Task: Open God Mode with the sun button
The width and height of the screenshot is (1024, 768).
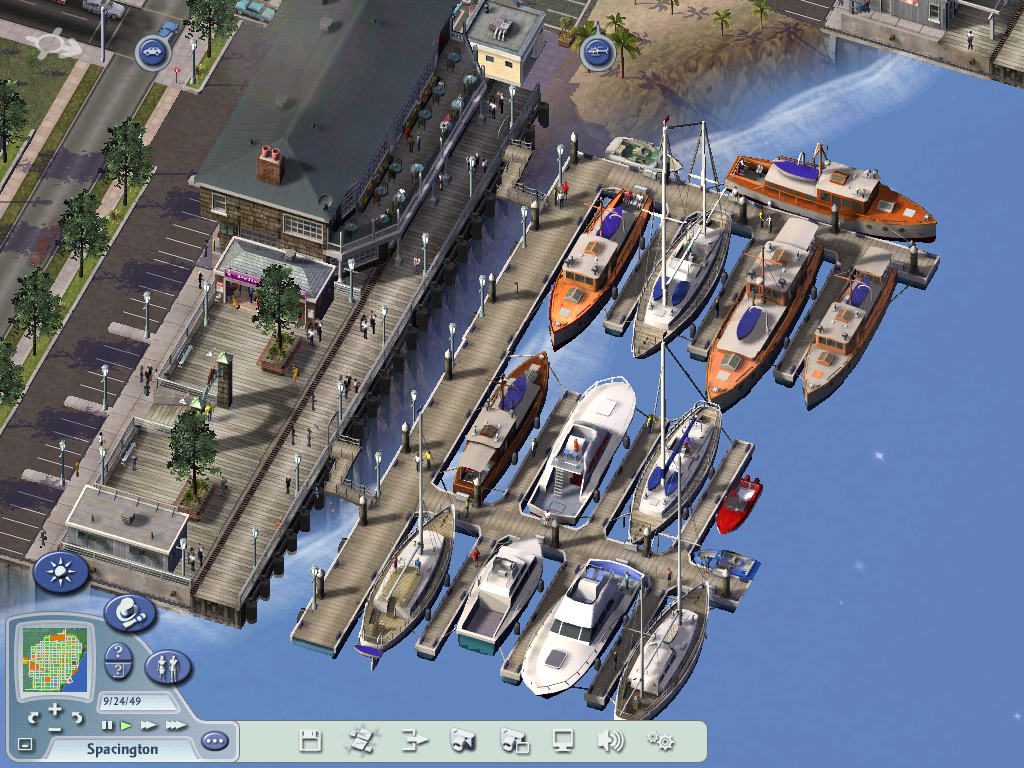Action: [61, 572]
